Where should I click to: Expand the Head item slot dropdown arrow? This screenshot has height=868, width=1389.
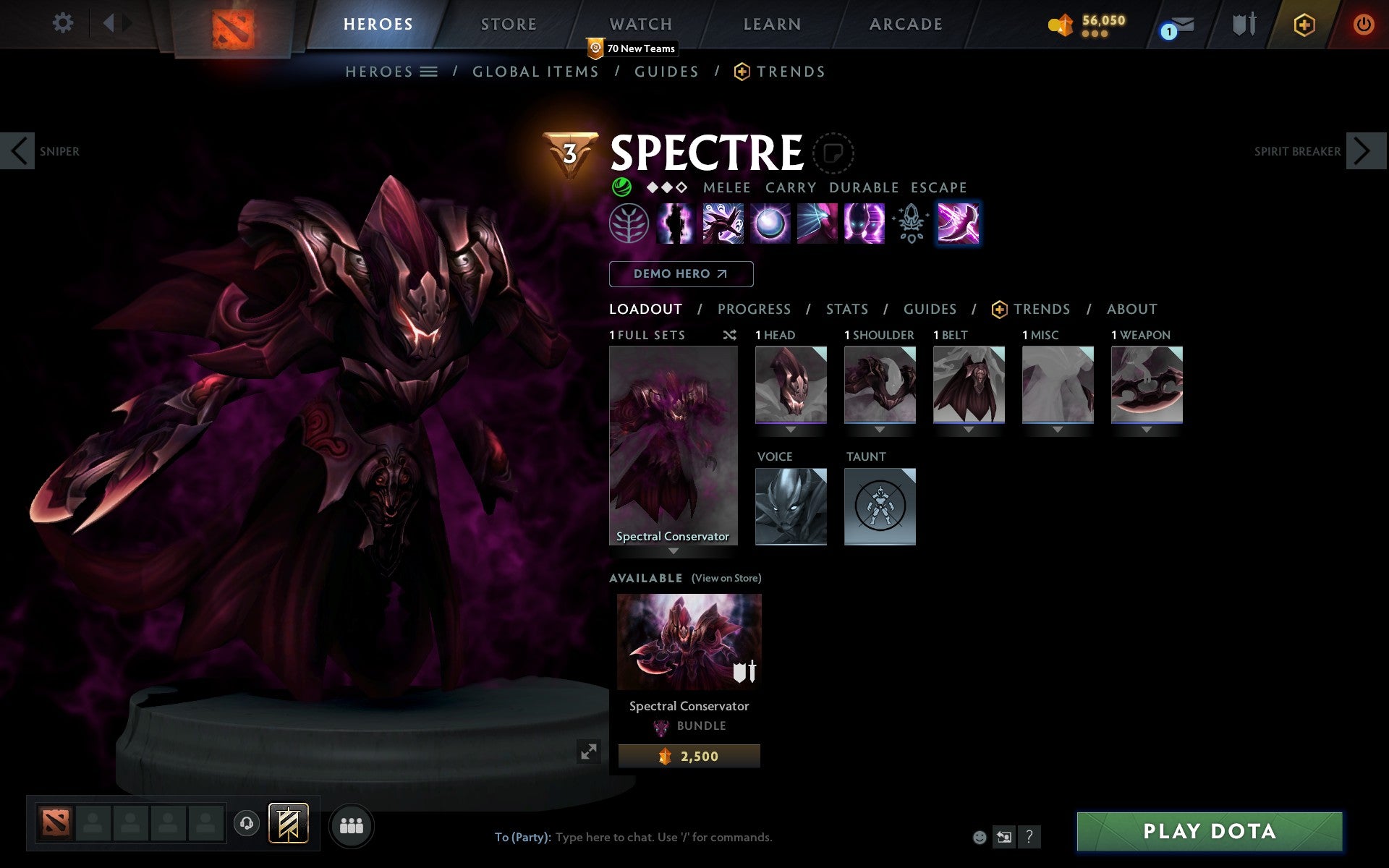790,428
